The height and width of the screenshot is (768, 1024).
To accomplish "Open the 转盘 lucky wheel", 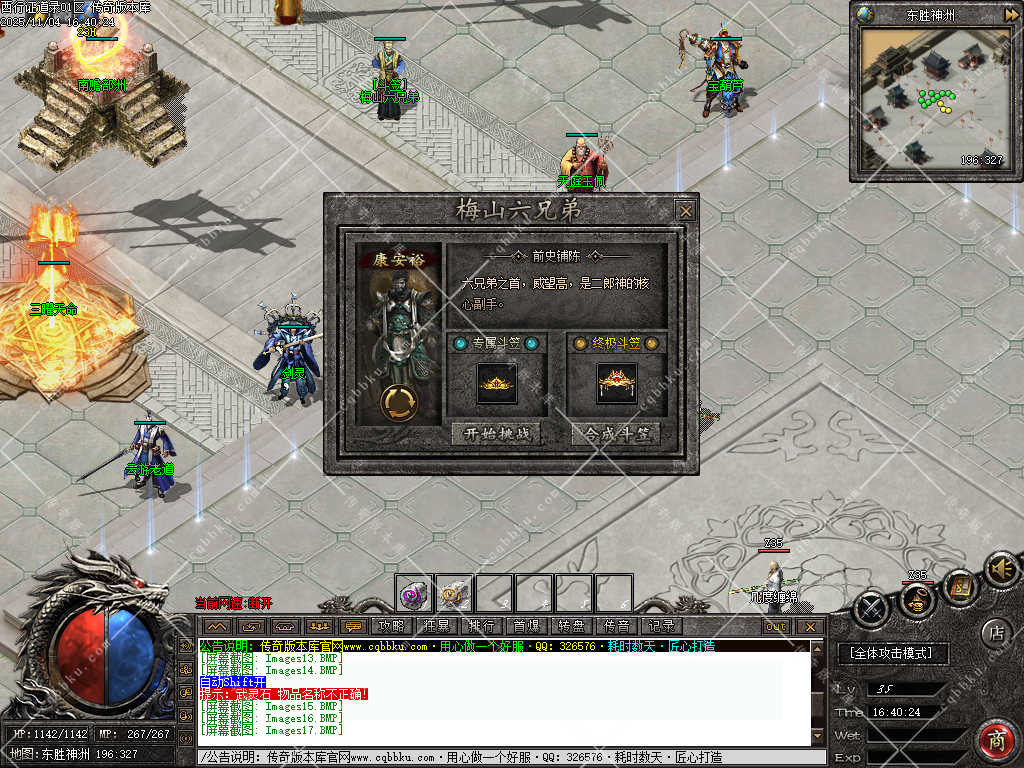I will (x=571, y=626).
